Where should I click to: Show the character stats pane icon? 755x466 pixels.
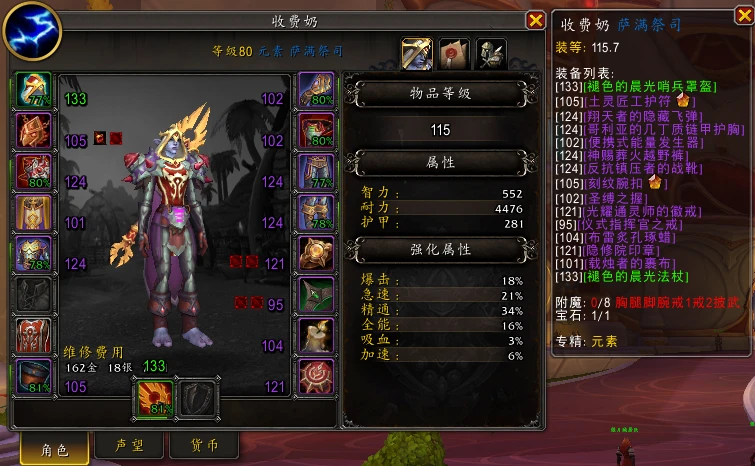point(418,53)
